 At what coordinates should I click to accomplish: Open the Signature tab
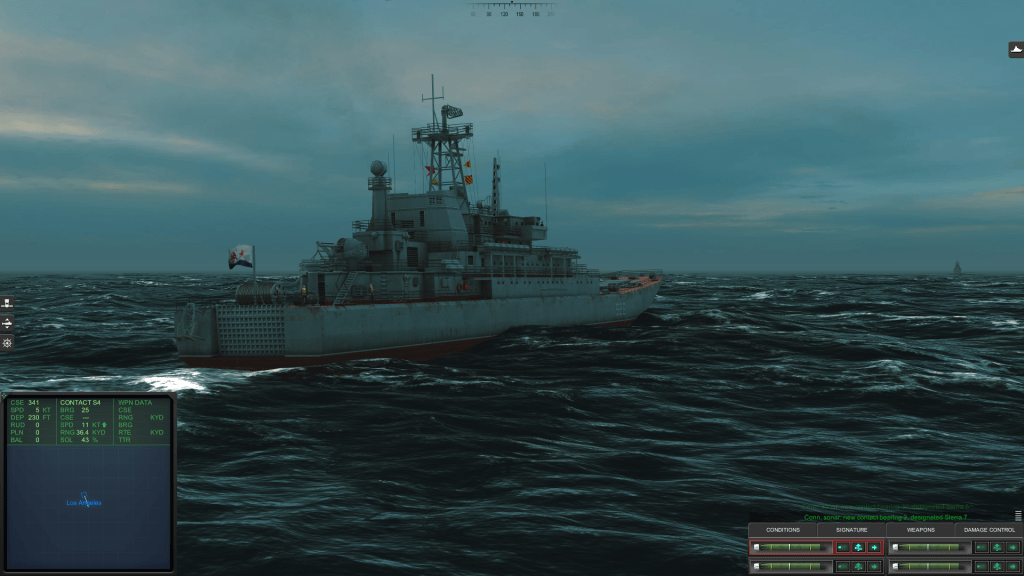click(x=852, y=529)
